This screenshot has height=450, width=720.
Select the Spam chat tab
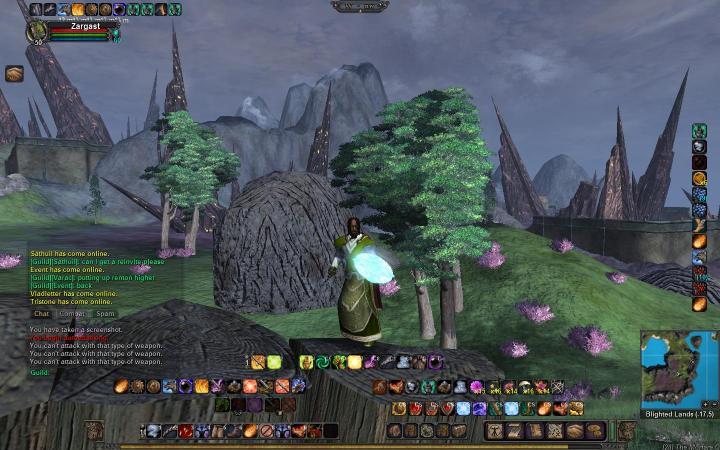104,313
